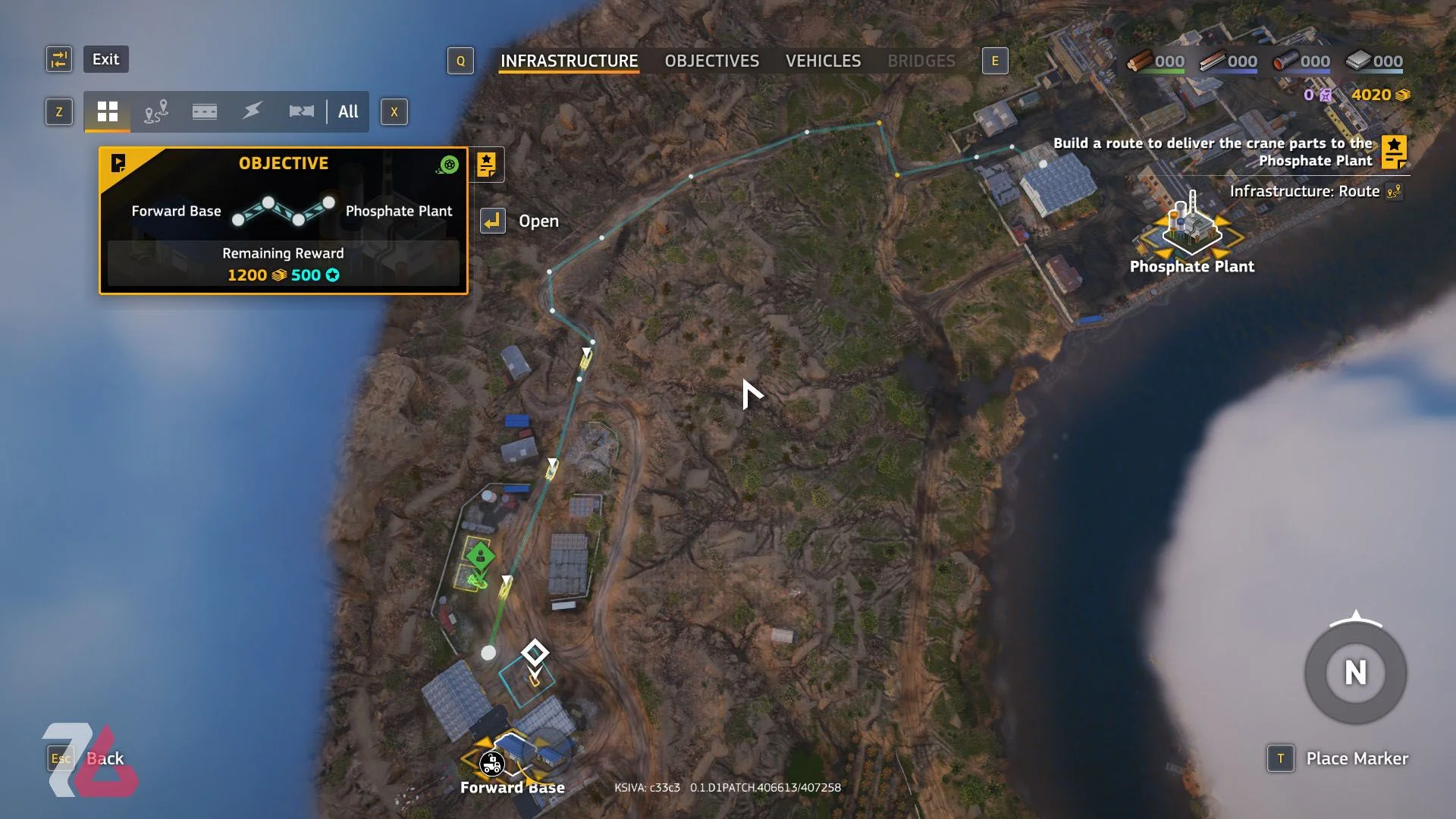The width and height of the screenshot is (1456, 819).
Task: Choose the bridge filter icon
Action: [301, 111]
